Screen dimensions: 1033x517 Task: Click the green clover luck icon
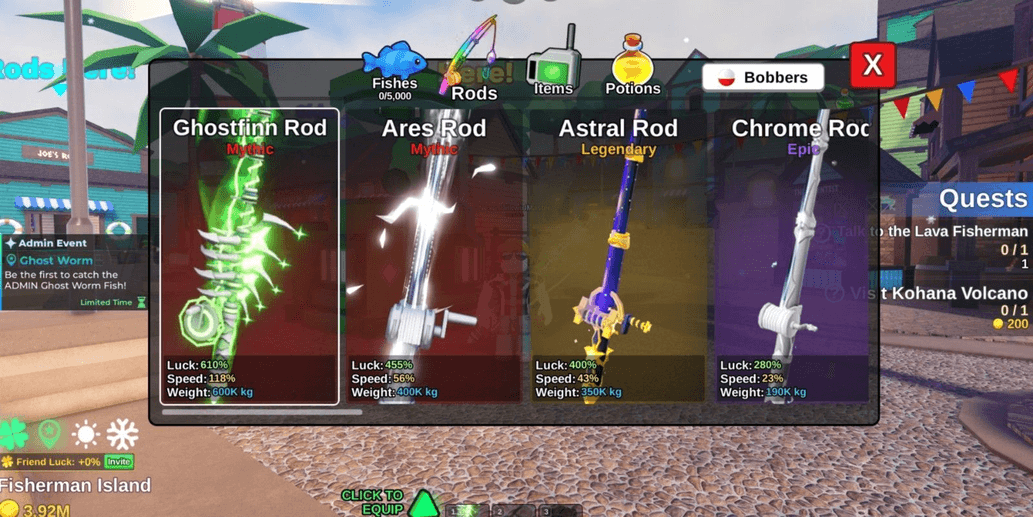tap(14, 434)
